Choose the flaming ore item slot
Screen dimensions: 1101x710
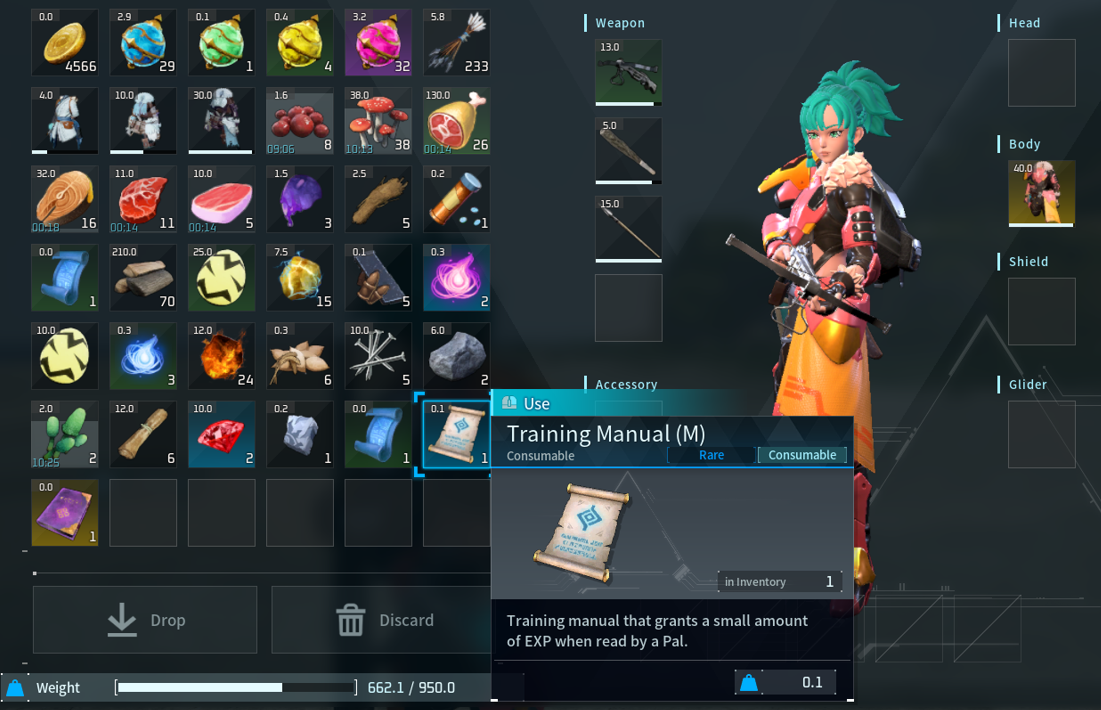(x=221, y=356)
